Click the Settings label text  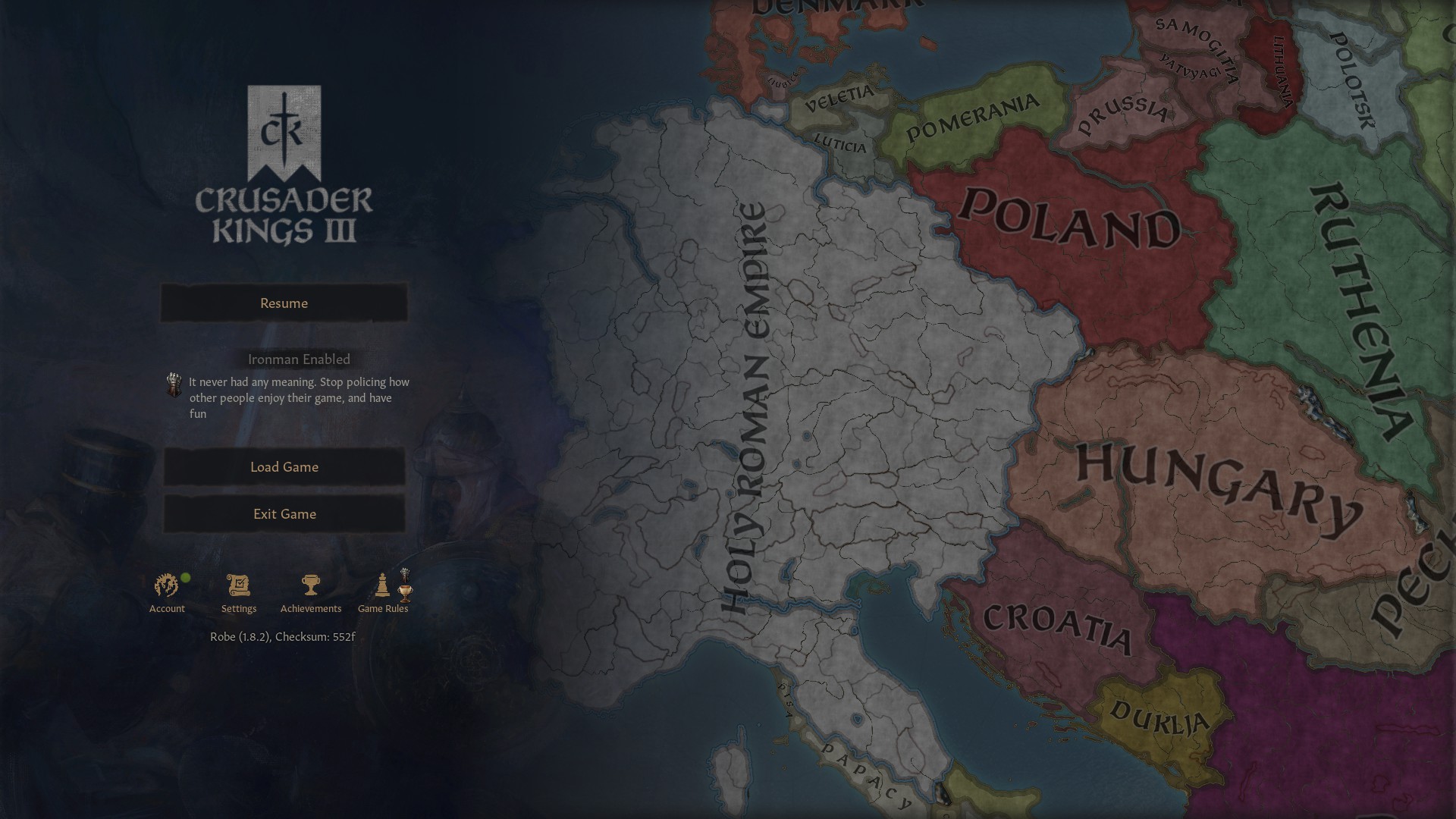tap(238, 608)
